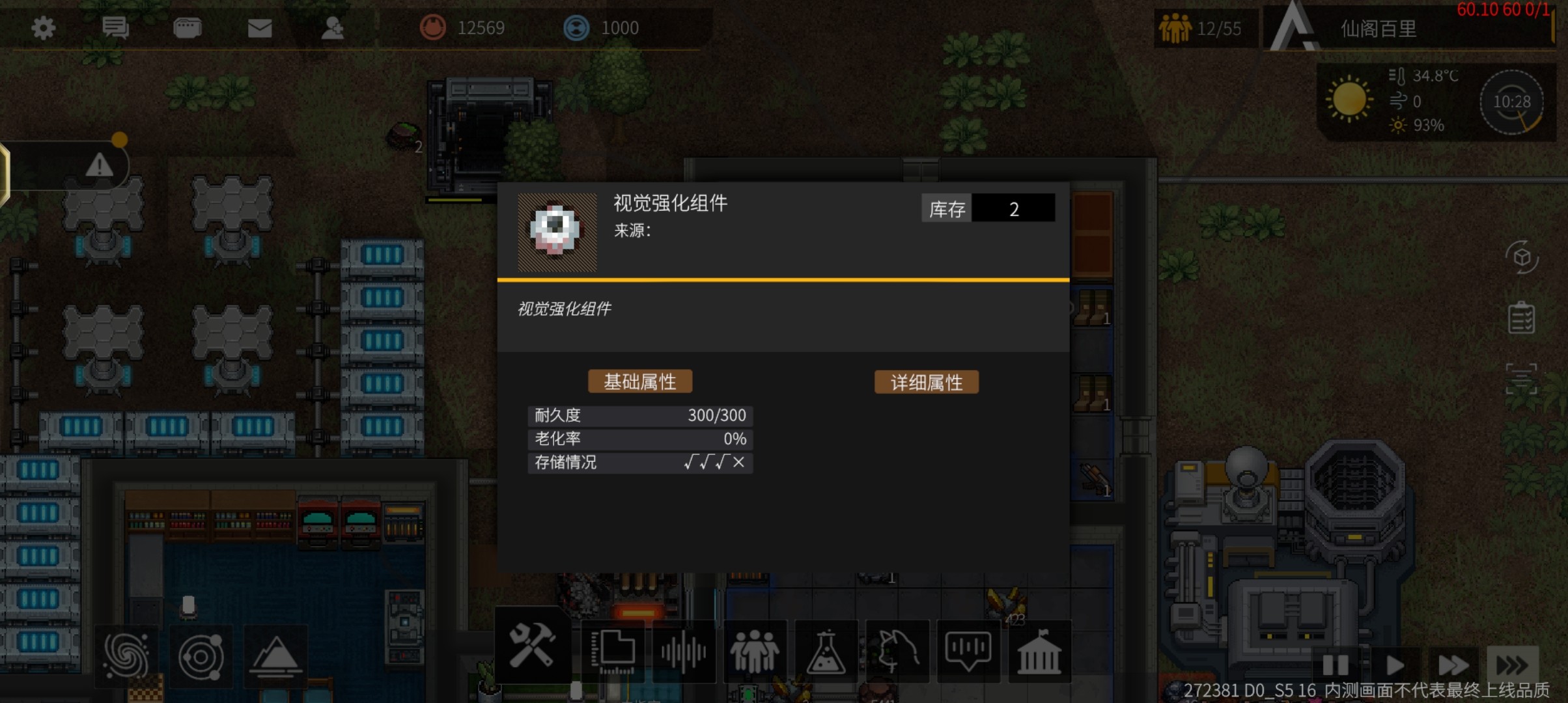Viewport: 1568px width, 703px height.
Task: Open the add friend icon
Action: click(333, 28)
